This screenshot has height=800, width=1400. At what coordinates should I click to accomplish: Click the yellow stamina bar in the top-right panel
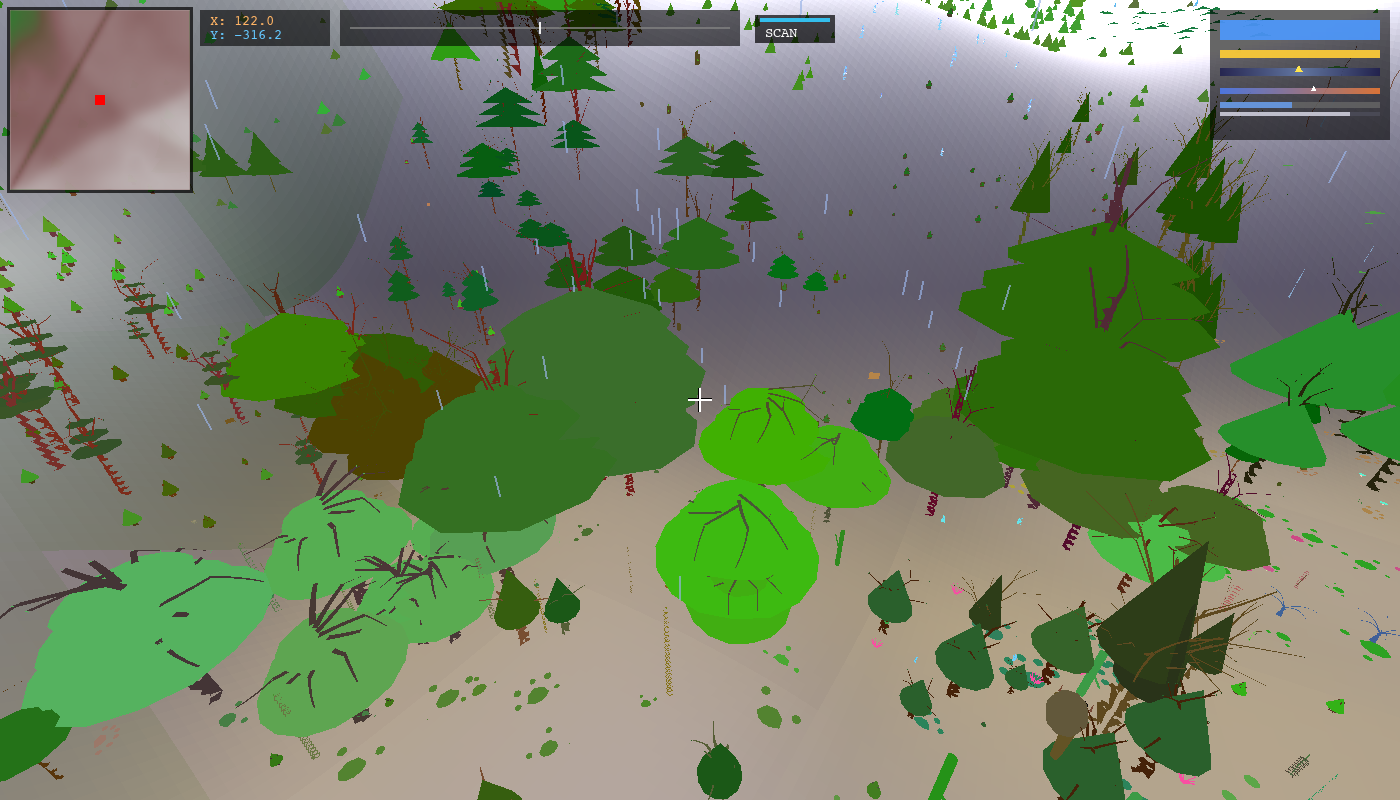click(x=1300, y=53)
